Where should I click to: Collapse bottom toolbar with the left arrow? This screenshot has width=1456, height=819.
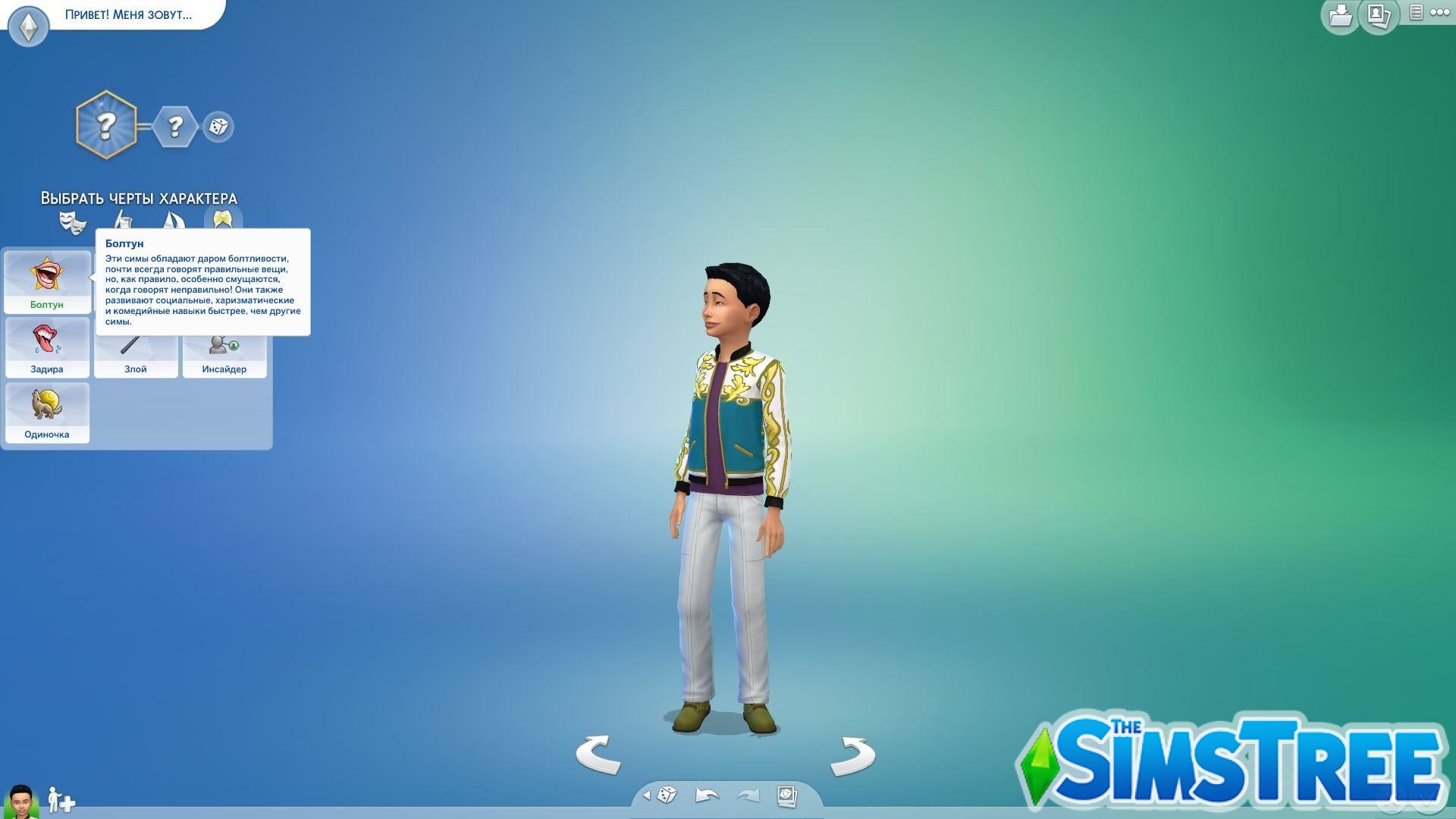click(646, 795)
